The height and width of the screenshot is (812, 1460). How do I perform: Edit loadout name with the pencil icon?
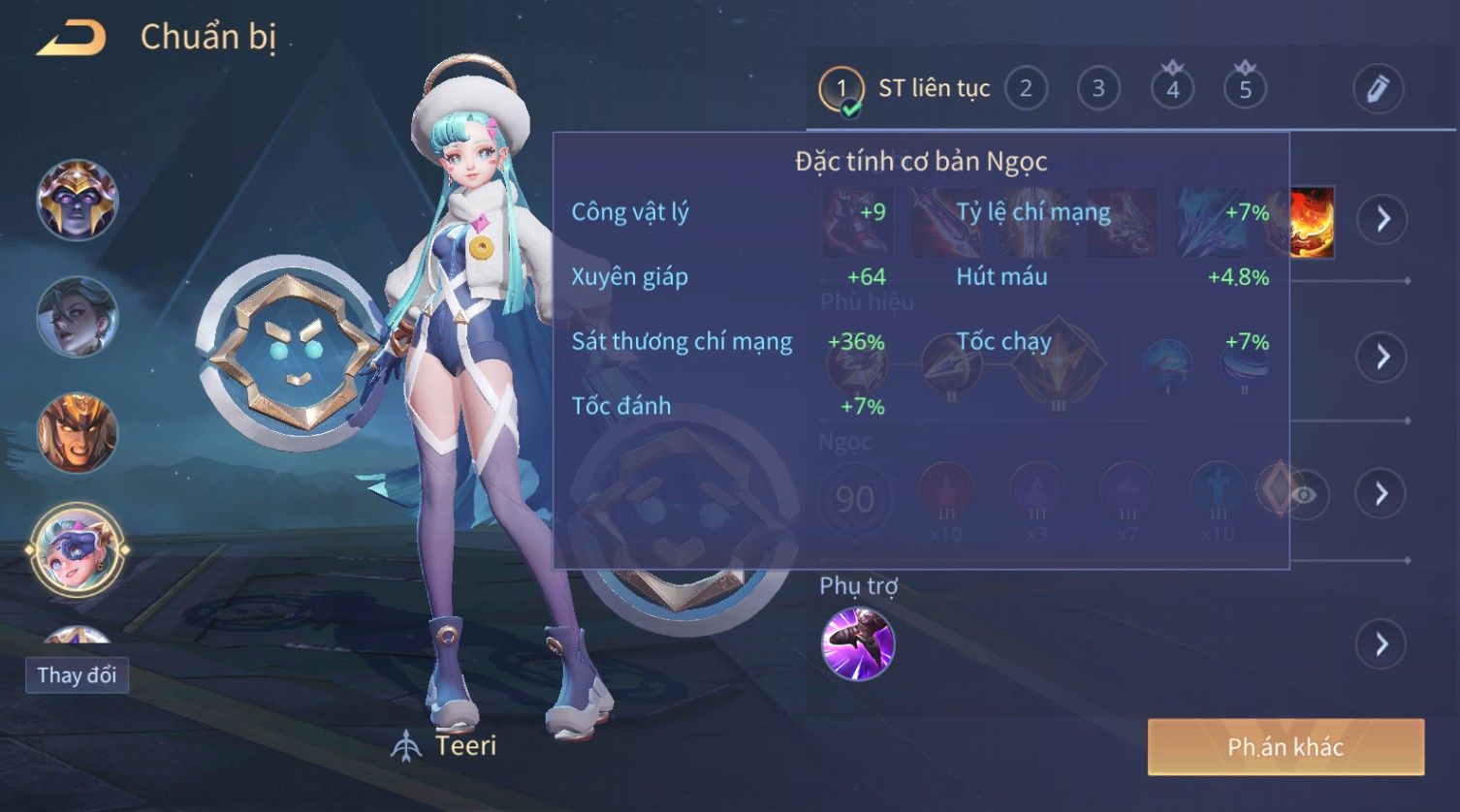[1378, 89]
